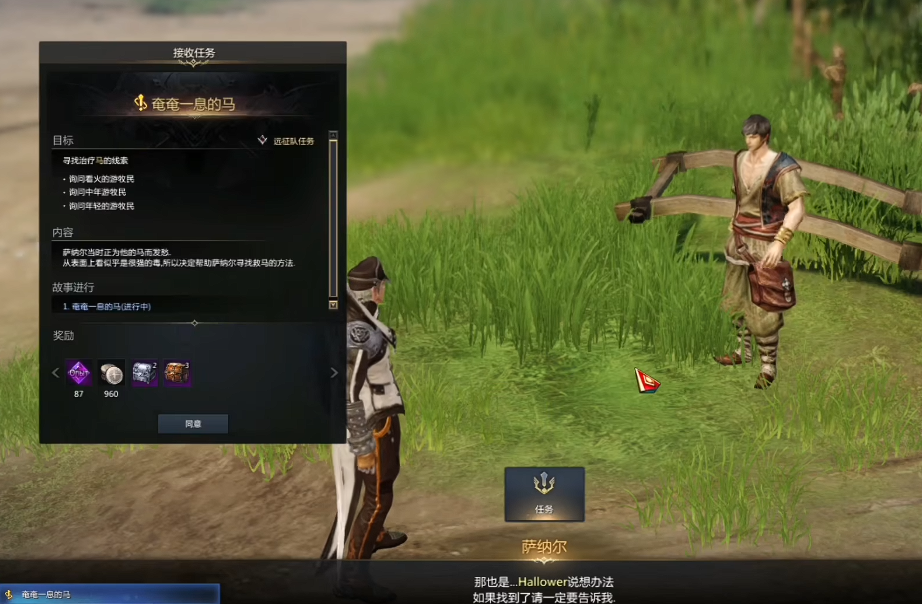Select the wooden chest reward icon
This screenshot has height=604, width=922.
[178, 373]
